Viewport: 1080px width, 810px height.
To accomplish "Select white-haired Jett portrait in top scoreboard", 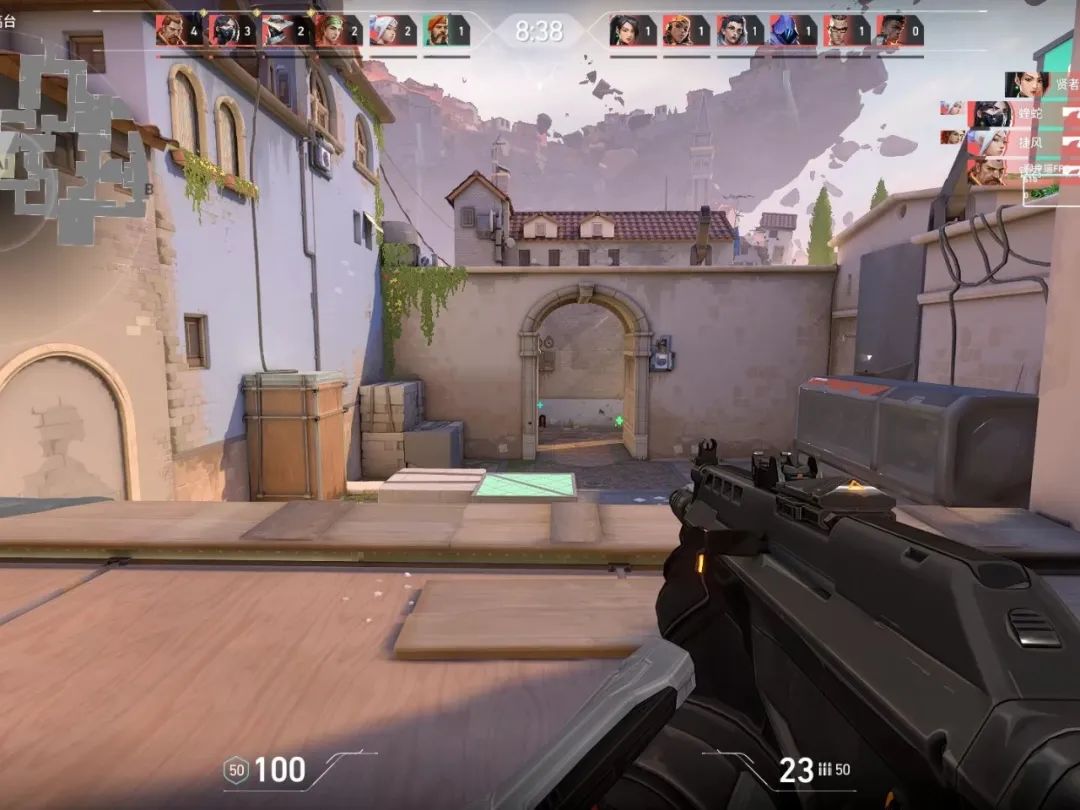I will pos(384,30).
